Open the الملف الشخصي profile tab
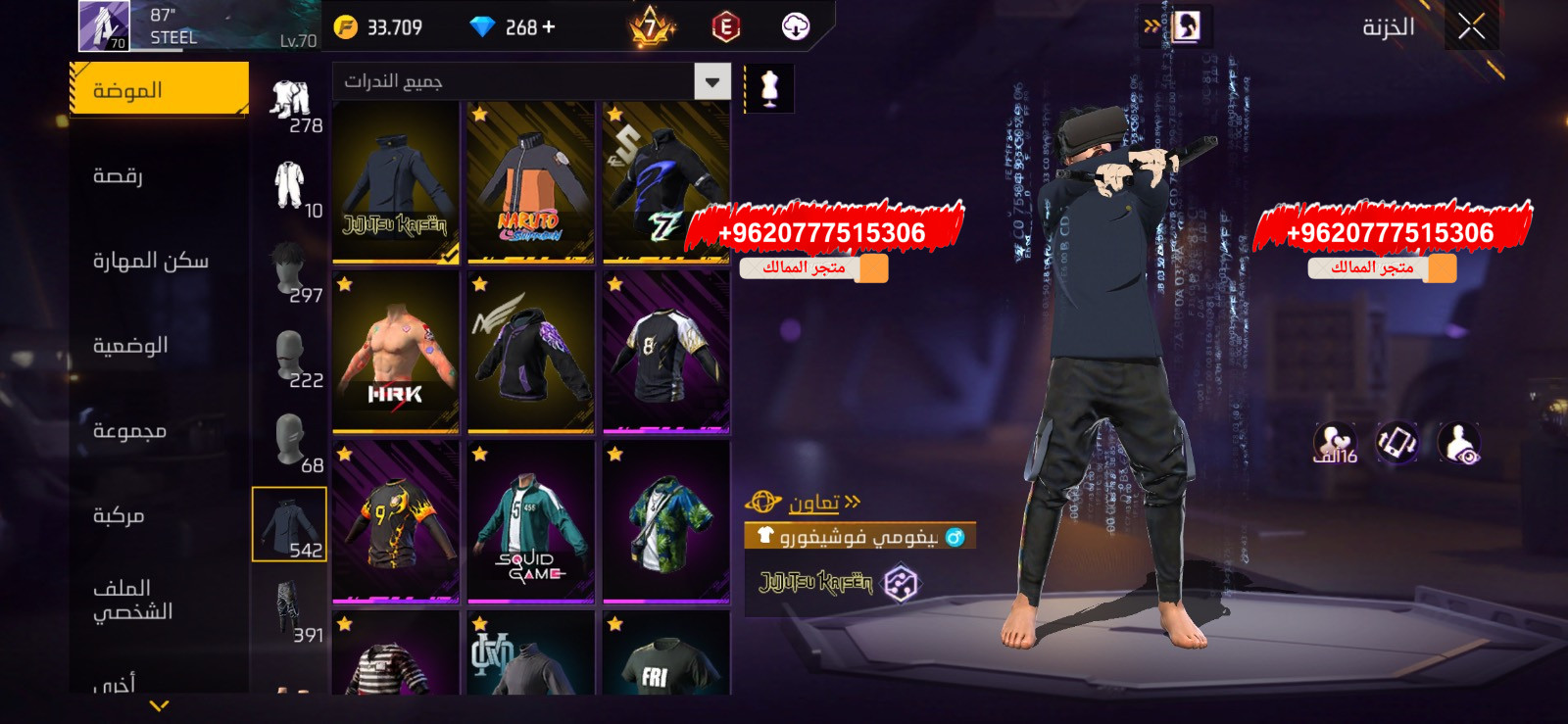The width and height of the screenshot is (1568, 724). pos(132,600)
